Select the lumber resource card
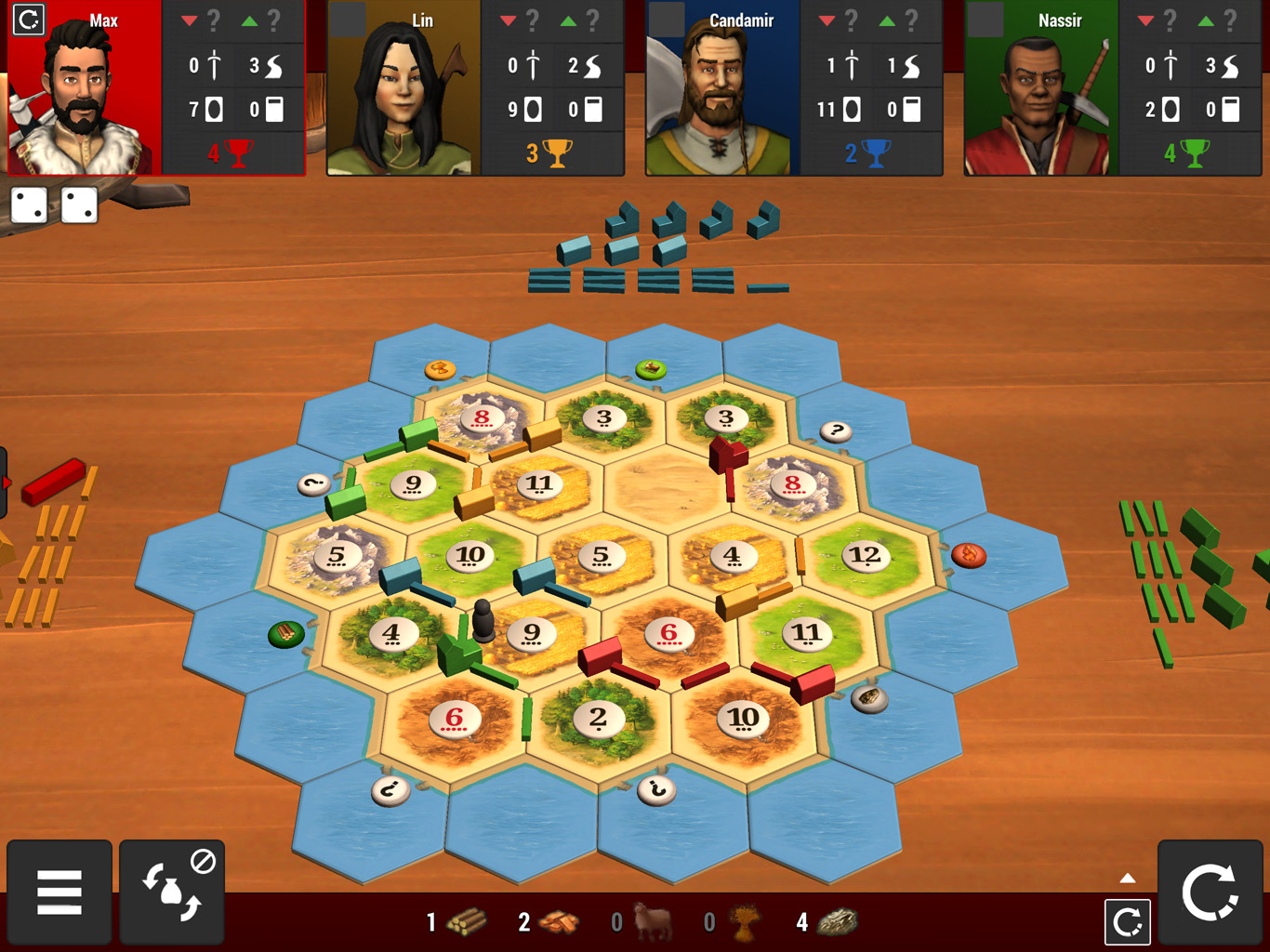1270x952 pixels. (466, 921)
